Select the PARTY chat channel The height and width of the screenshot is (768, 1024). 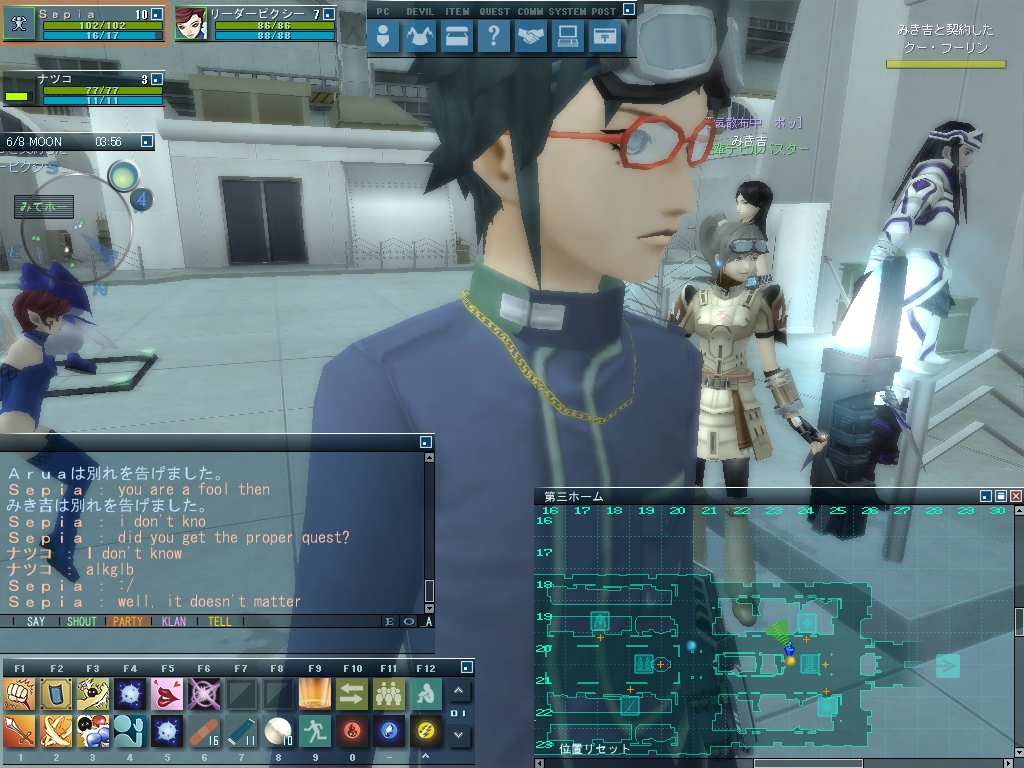pyautogui.click(x=127, y=621)
